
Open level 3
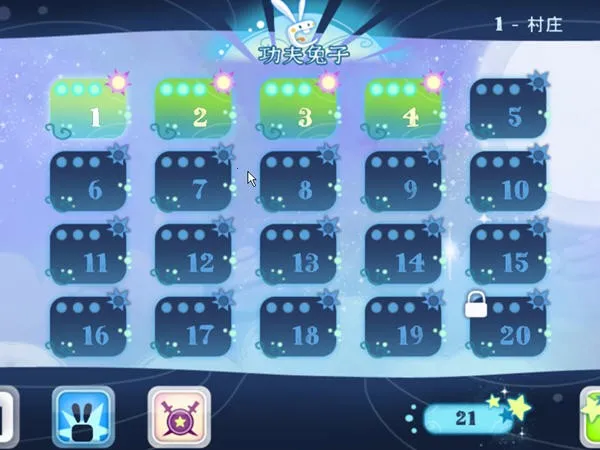point(299,110)
